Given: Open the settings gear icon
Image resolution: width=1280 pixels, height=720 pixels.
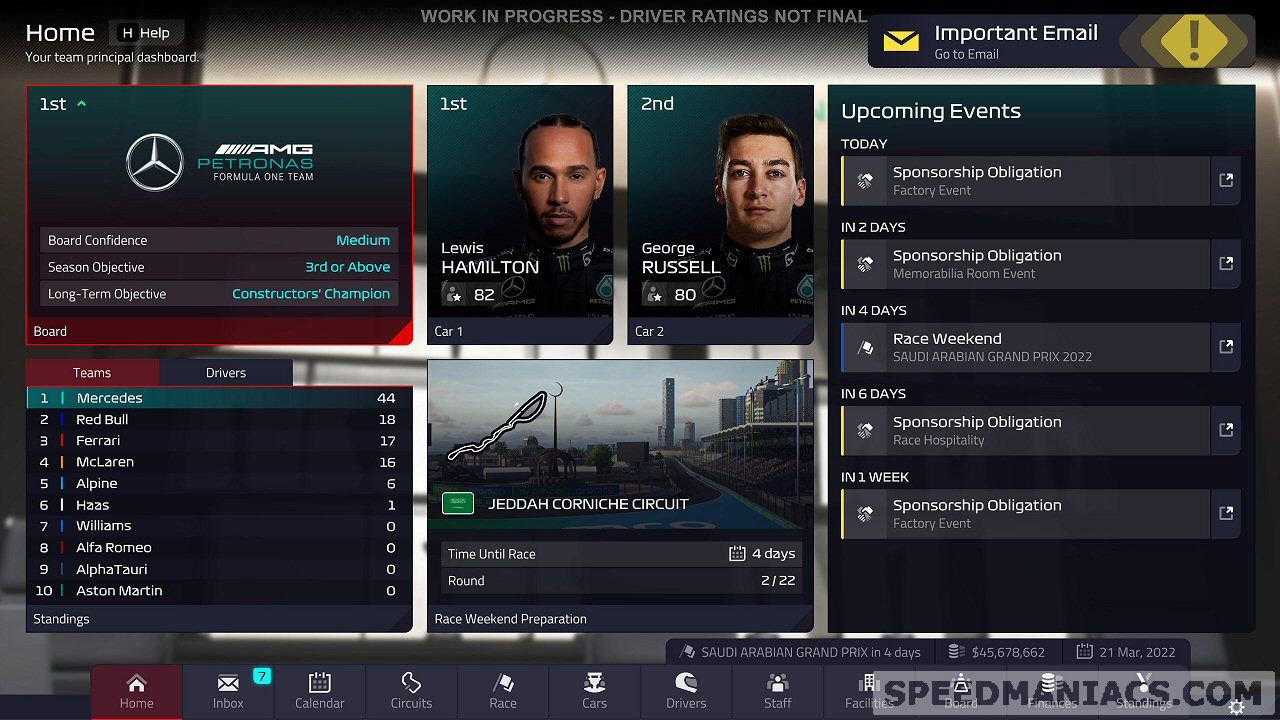Looking at the screenshot, I should 1237,707.
